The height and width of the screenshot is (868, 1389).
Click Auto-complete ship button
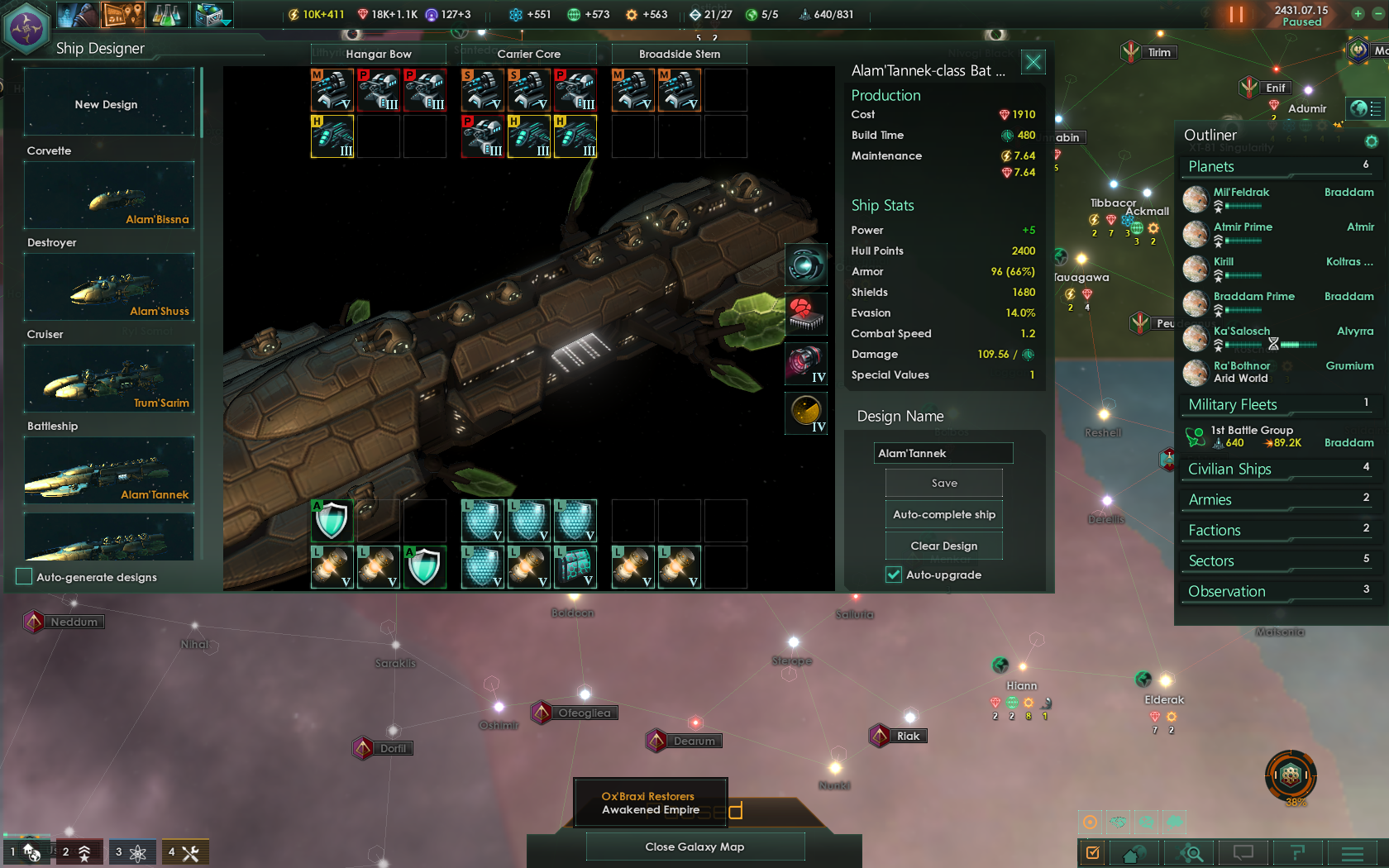coord(943,514)
